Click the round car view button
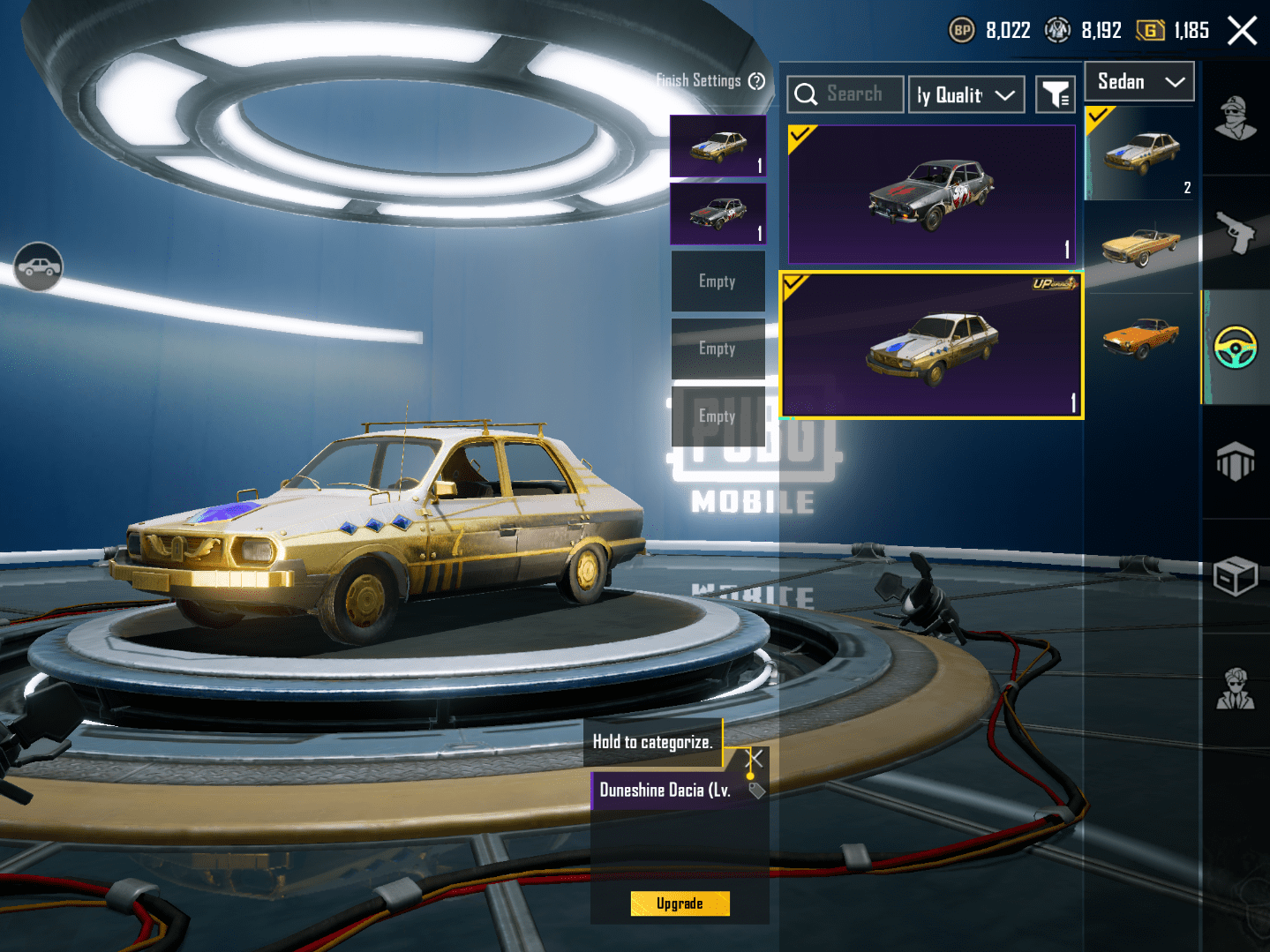The height and width of the screenshot is (952, 1270). (x=39, y=266)
